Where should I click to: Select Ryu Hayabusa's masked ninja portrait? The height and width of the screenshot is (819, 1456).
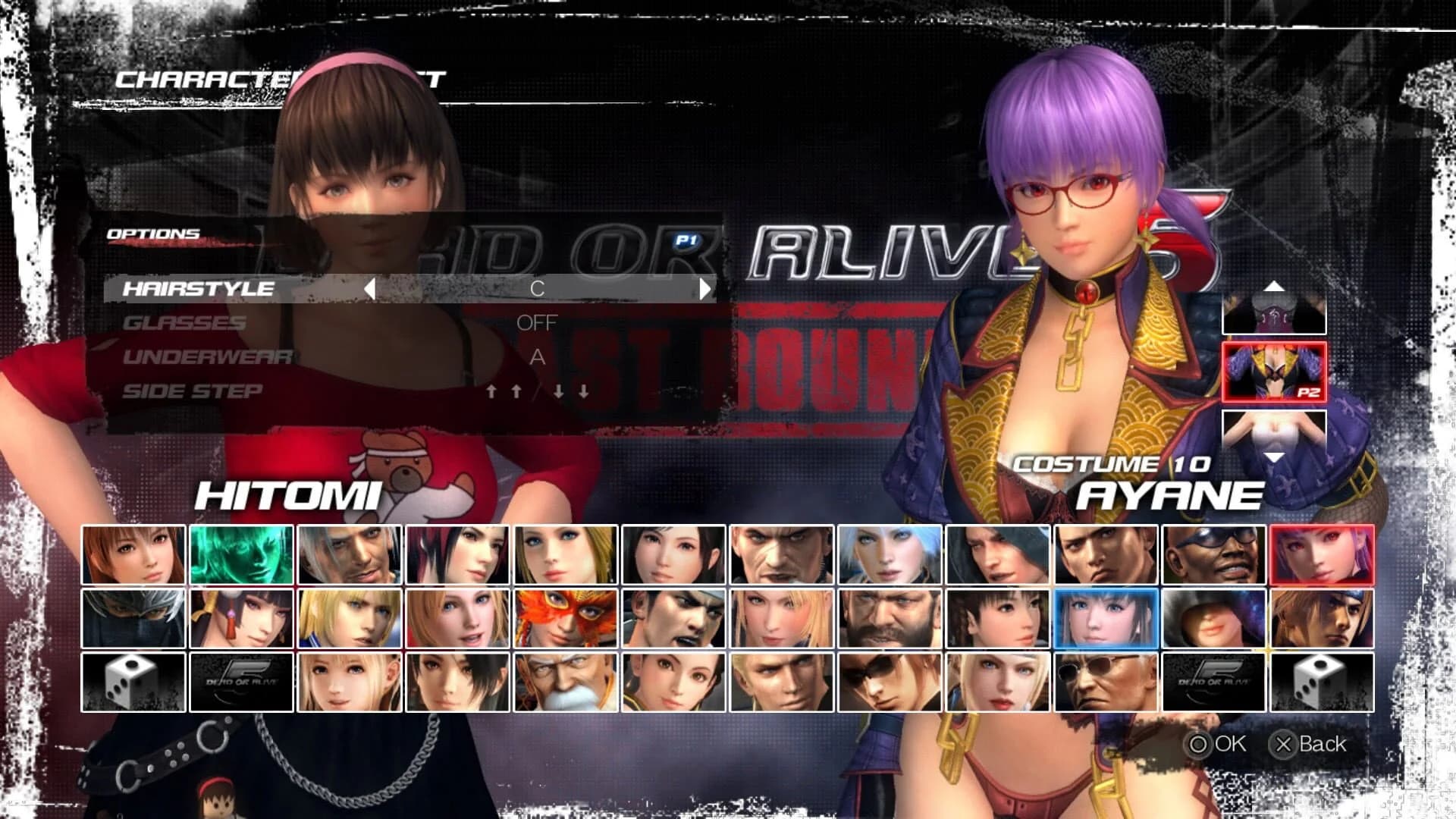coord(132,618)
